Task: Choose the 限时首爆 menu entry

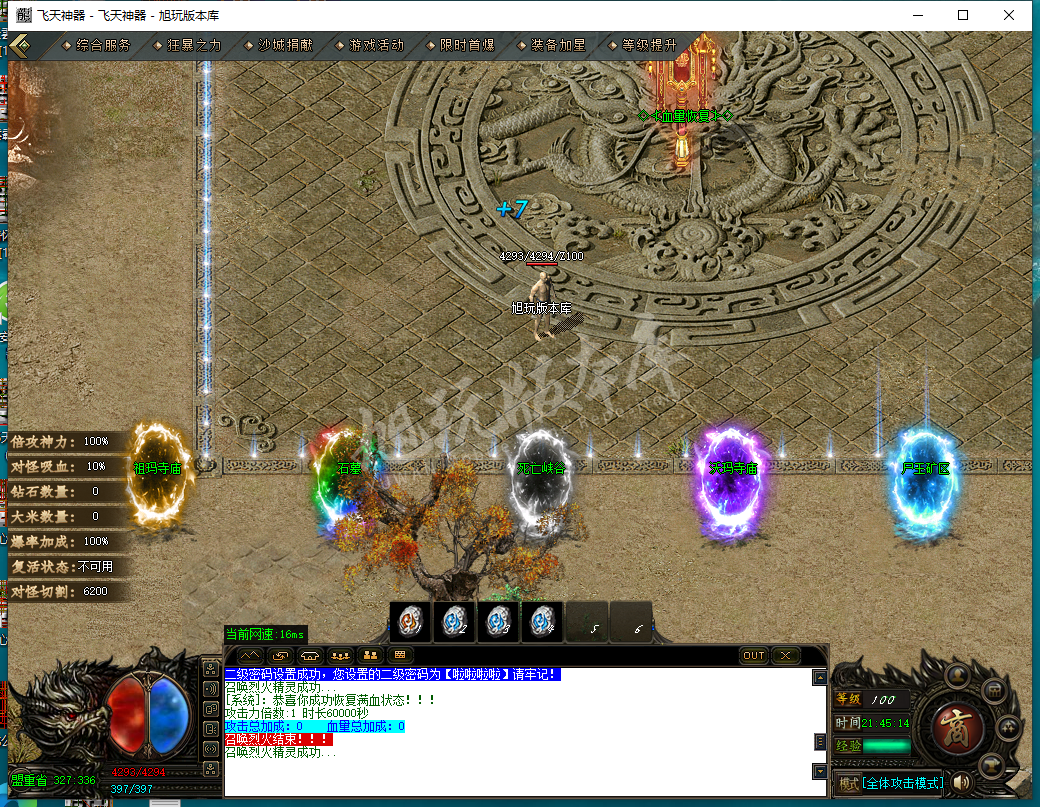Action: coord(467,45)
